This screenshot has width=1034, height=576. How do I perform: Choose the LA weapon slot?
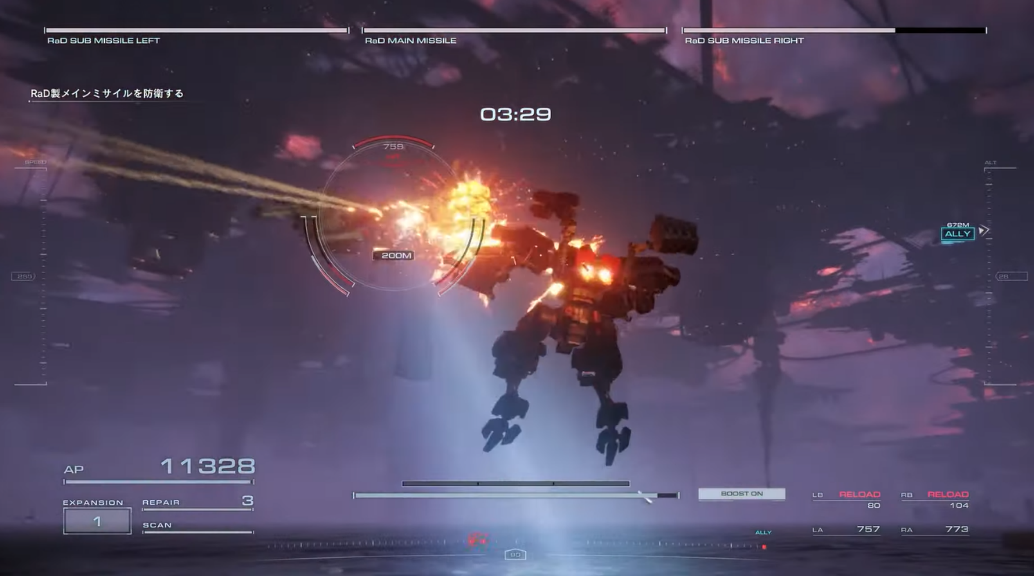[x=845, y=529]
